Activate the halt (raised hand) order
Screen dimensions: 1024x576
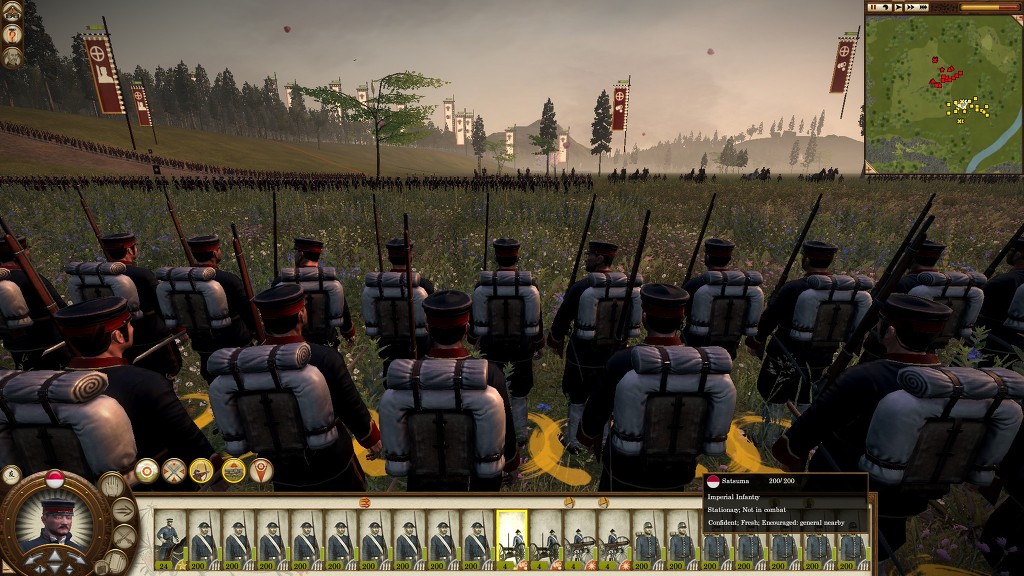coord(113,485)
